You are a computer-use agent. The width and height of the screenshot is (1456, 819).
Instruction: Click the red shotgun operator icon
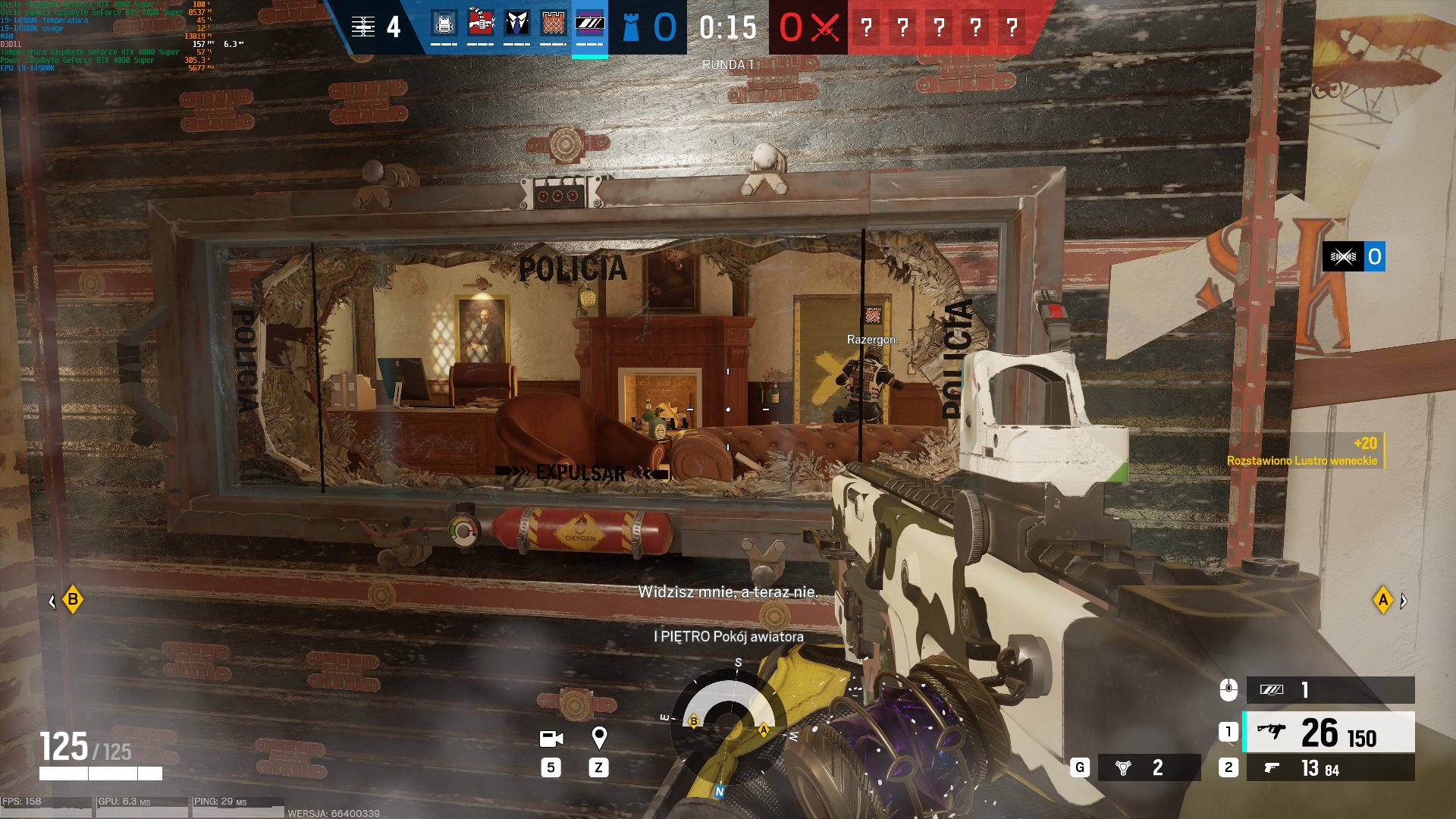[x=481, y=24]
